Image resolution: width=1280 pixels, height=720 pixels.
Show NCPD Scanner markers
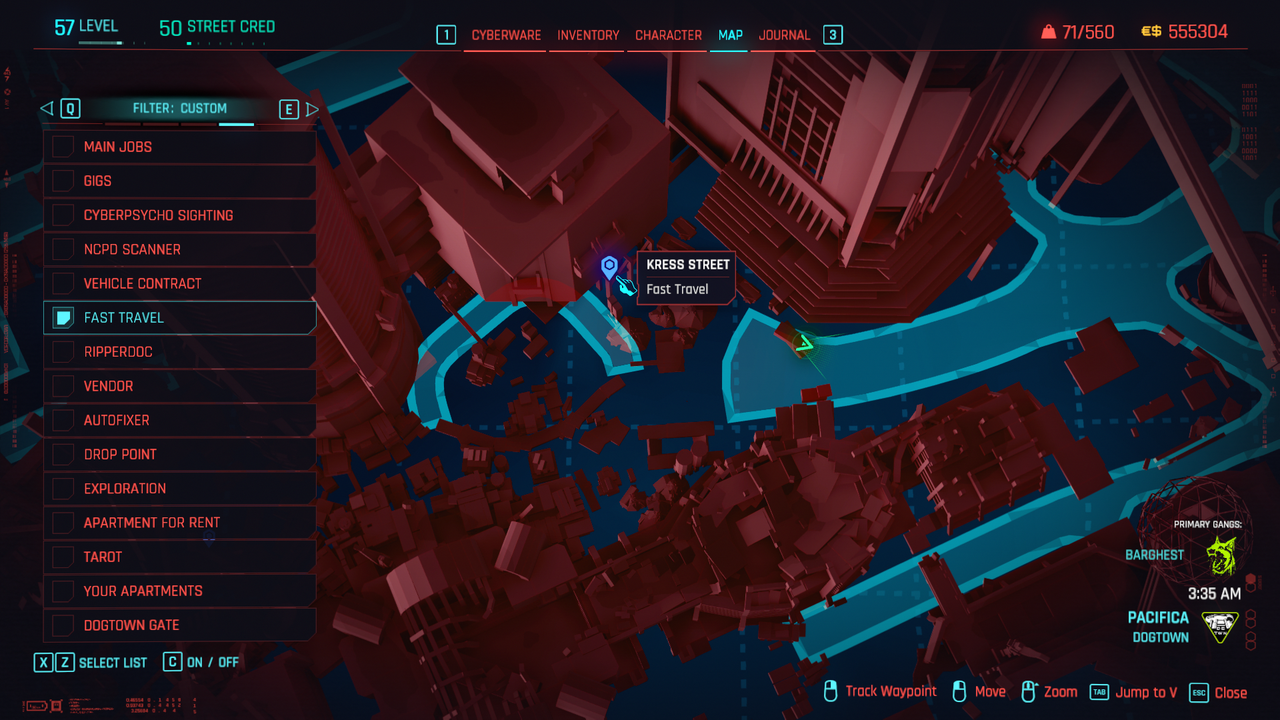pos(63,249)
